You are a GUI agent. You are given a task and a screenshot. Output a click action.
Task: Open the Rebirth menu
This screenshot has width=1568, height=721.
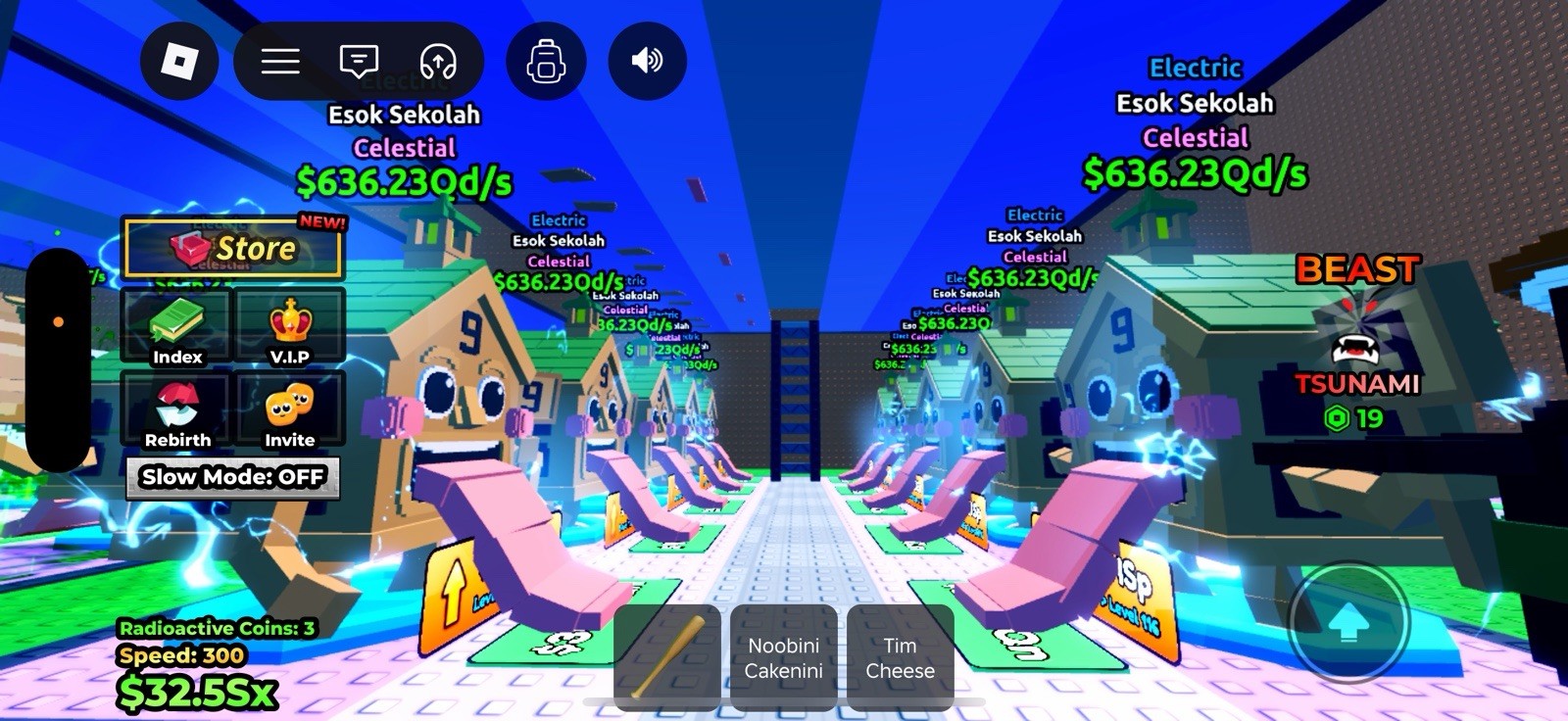[177, 411]
